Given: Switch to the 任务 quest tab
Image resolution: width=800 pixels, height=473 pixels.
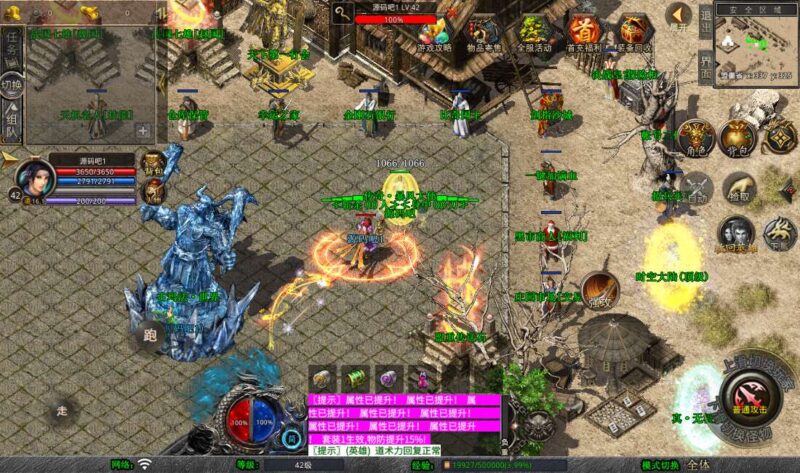Looking at the screenshot, I should (12, 43).
